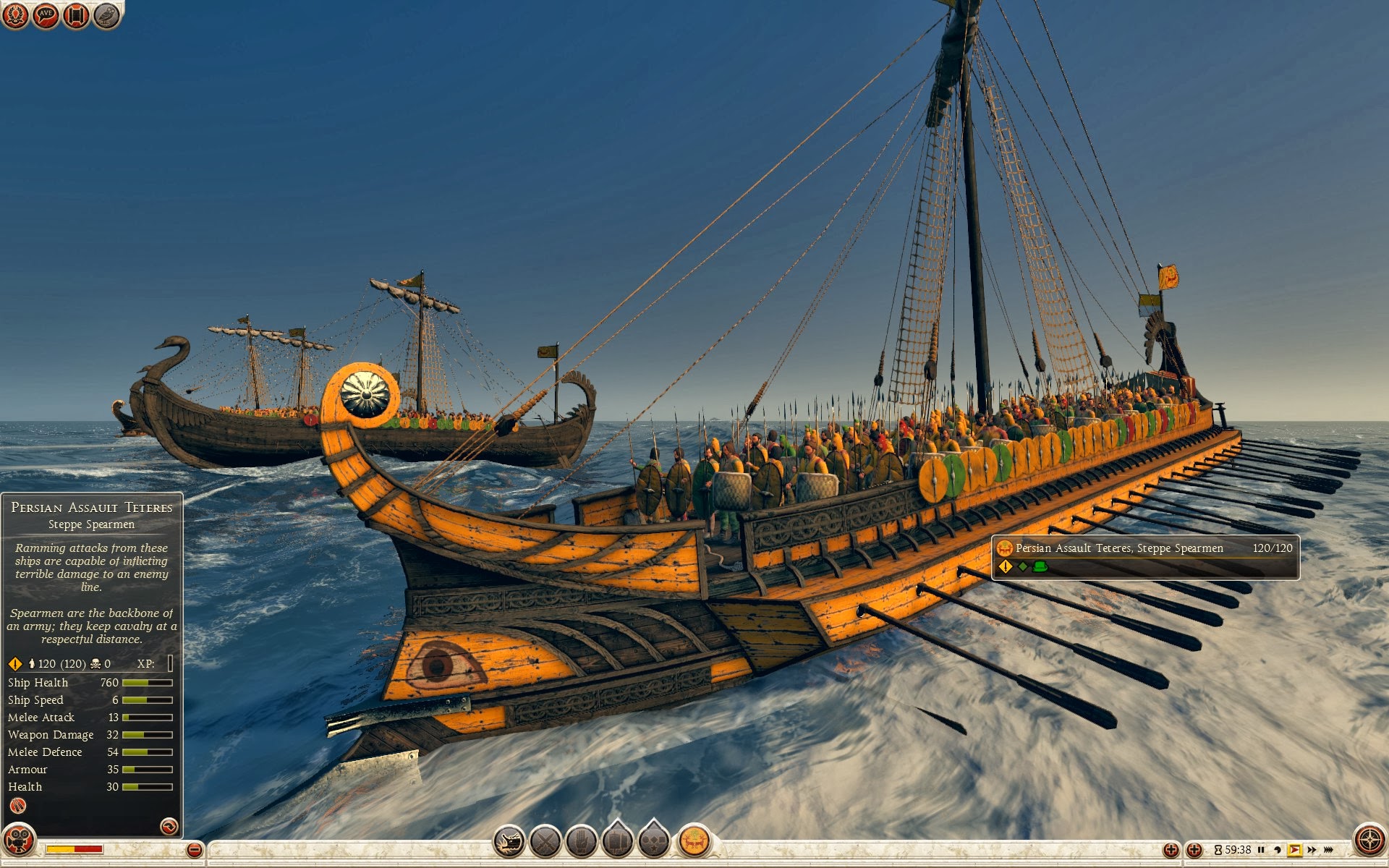
Task: Open the laurel wreath objectives button
Action: (x=15, y=14)
